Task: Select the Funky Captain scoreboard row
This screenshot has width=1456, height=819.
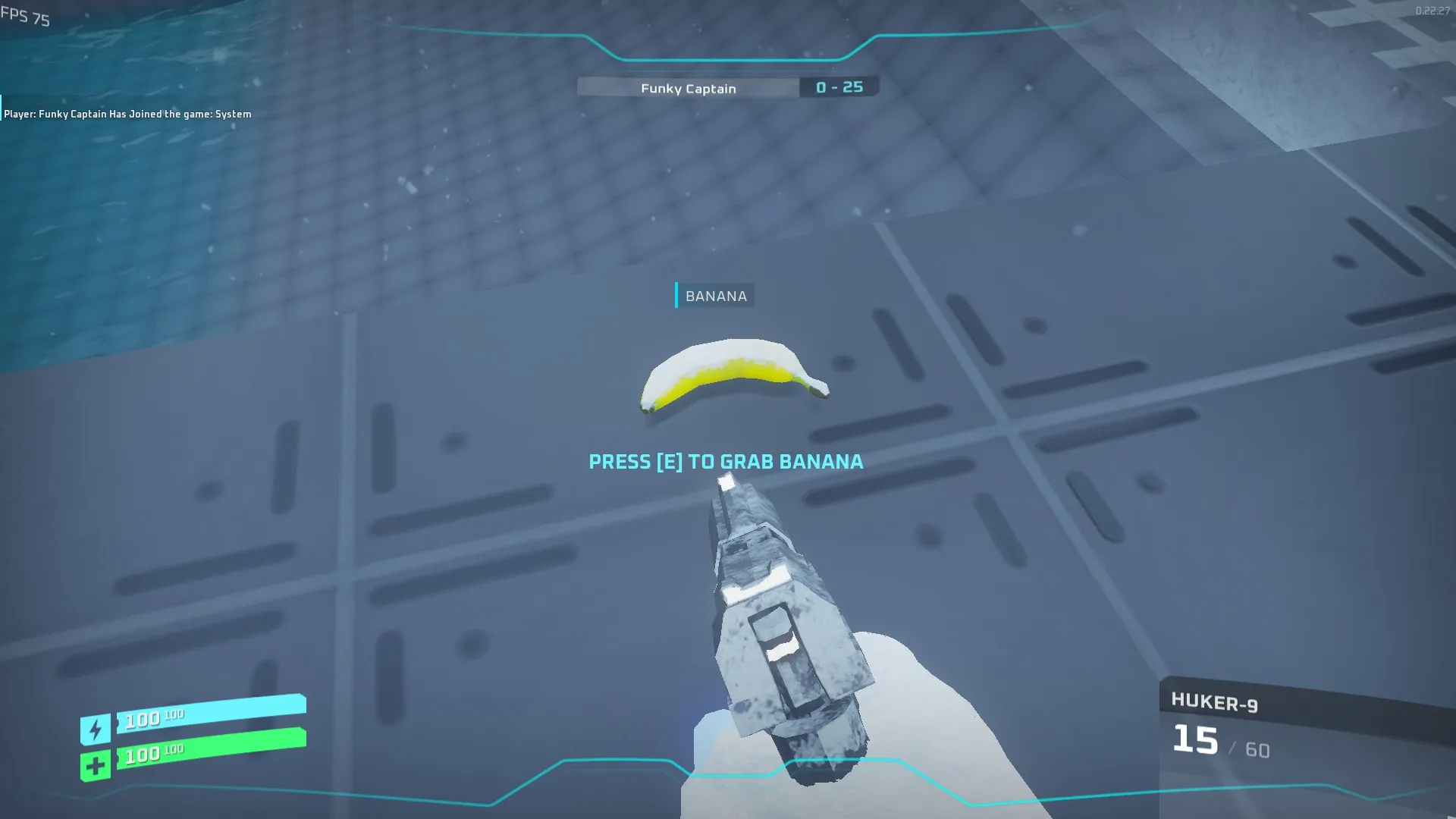Action: 726,88
